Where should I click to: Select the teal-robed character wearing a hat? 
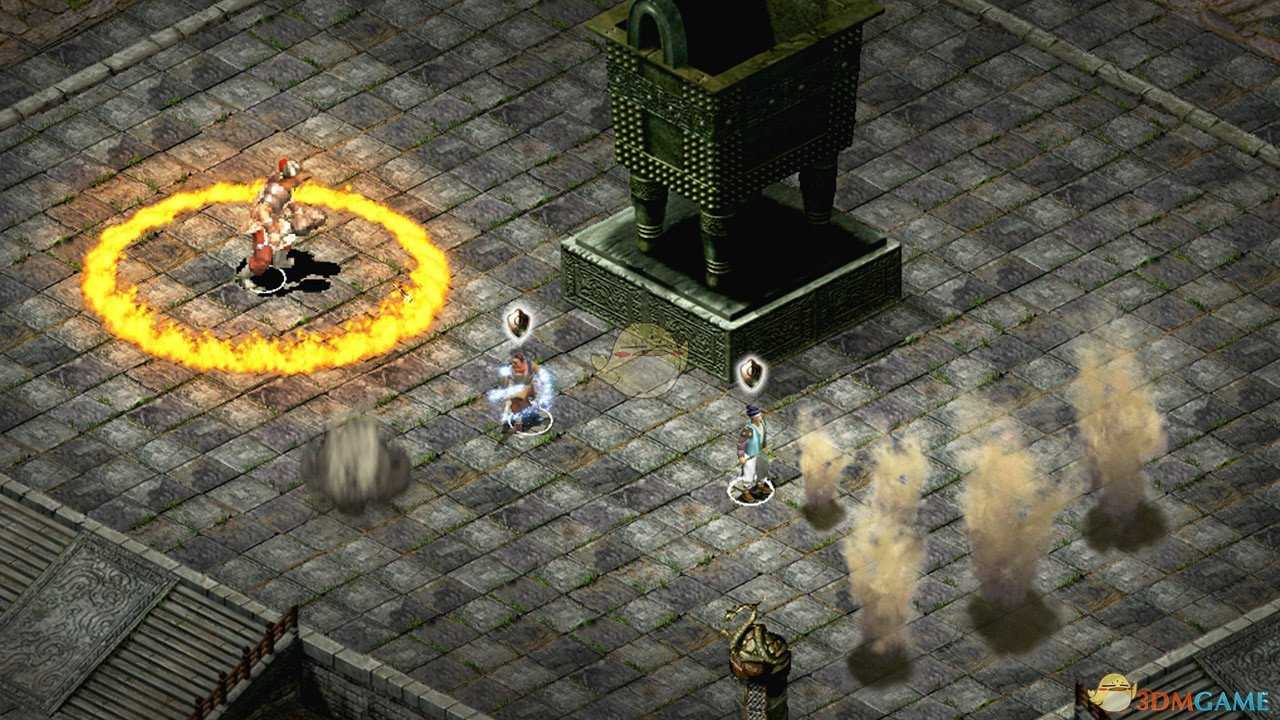click(x=751, y=448)
